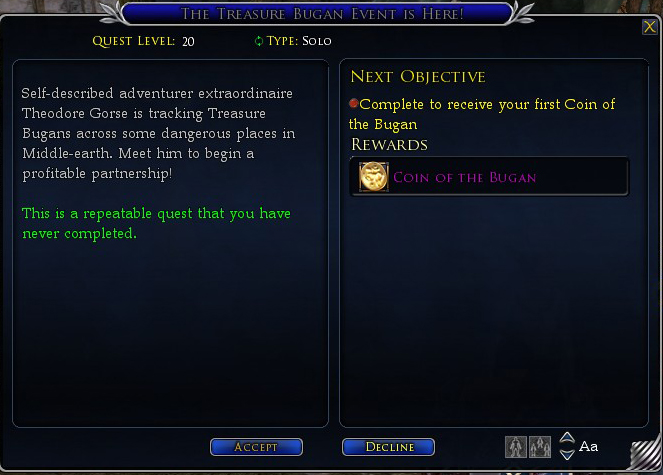The image size is (663, 475).
Task: Decline the quest offer
Action: click(x=388, y=447)
